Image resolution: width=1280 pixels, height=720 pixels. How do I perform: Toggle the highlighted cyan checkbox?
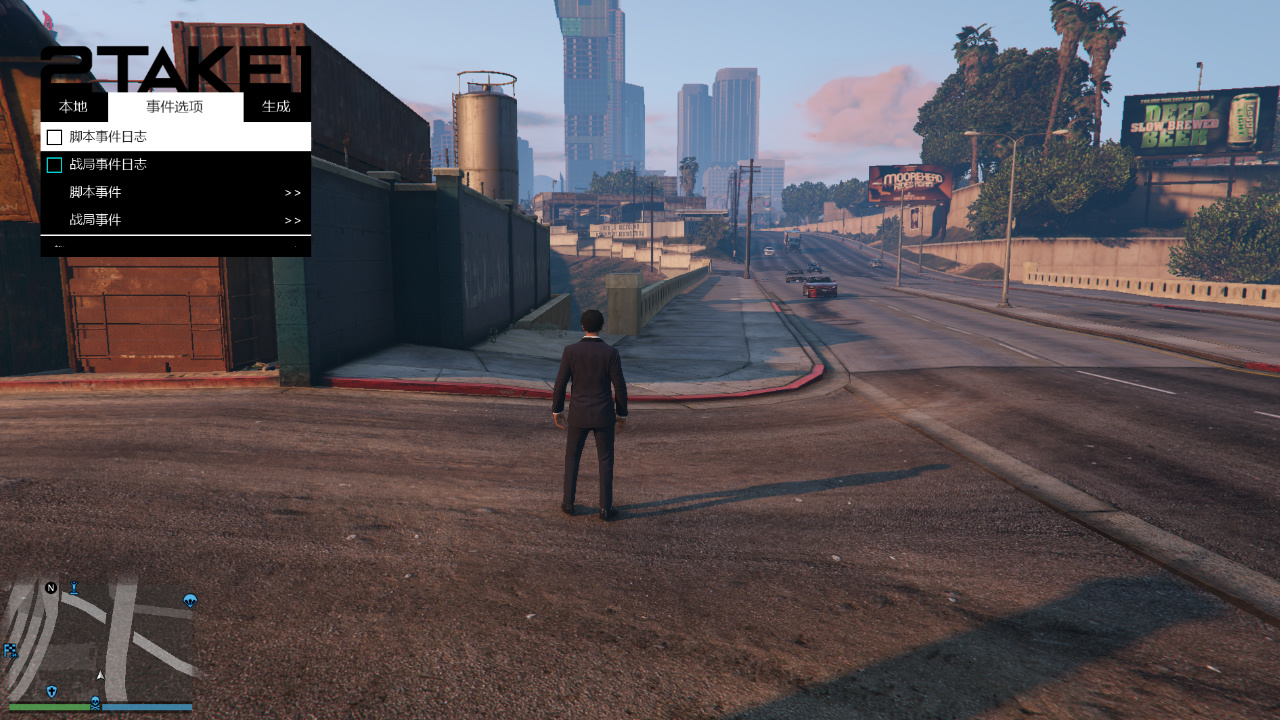[54, 163]
